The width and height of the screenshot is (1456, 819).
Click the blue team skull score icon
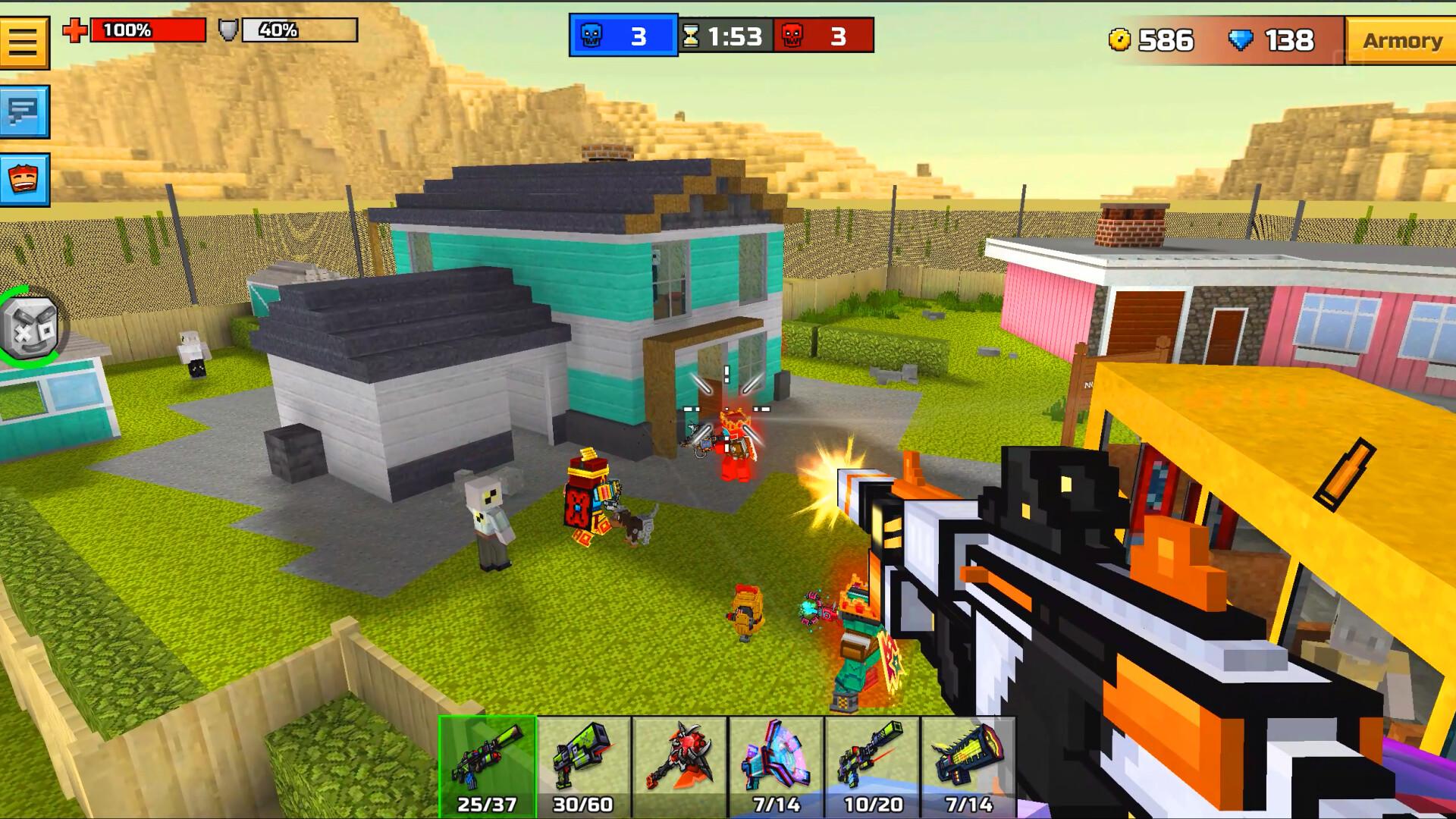pyautogui.click(x=593, y=34)
